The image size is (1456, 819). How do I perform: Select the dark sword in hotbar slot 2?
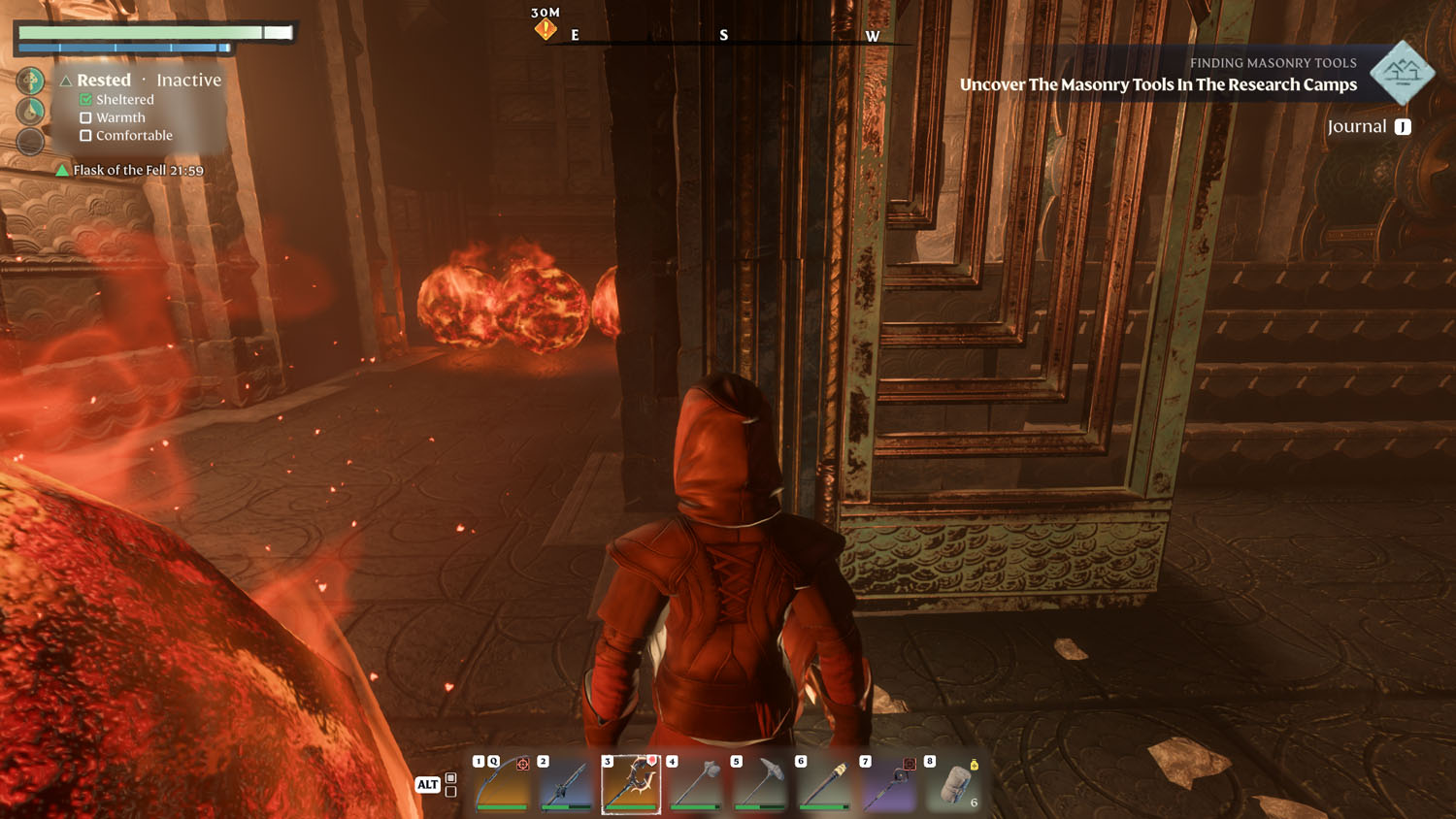[567, 784]
